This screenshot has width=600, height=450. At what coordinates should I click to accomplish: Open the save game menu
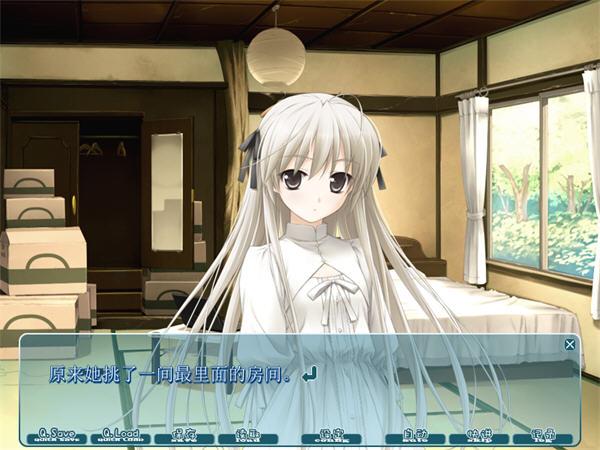coord(184,435)
